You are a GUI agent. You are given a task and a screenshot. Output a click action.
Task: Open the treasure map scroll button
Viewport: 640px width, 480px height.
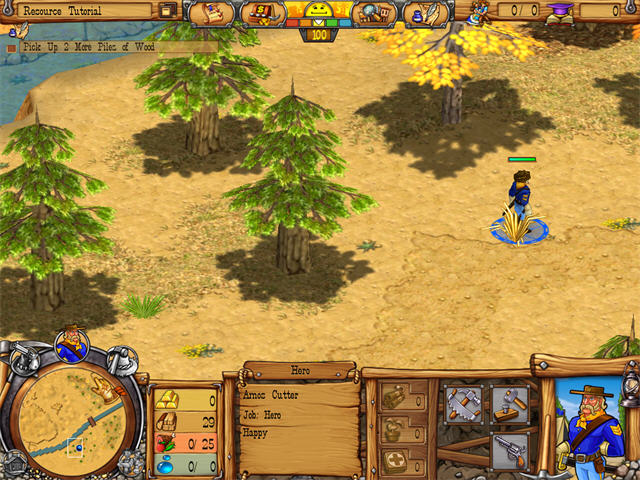(210, 14)
